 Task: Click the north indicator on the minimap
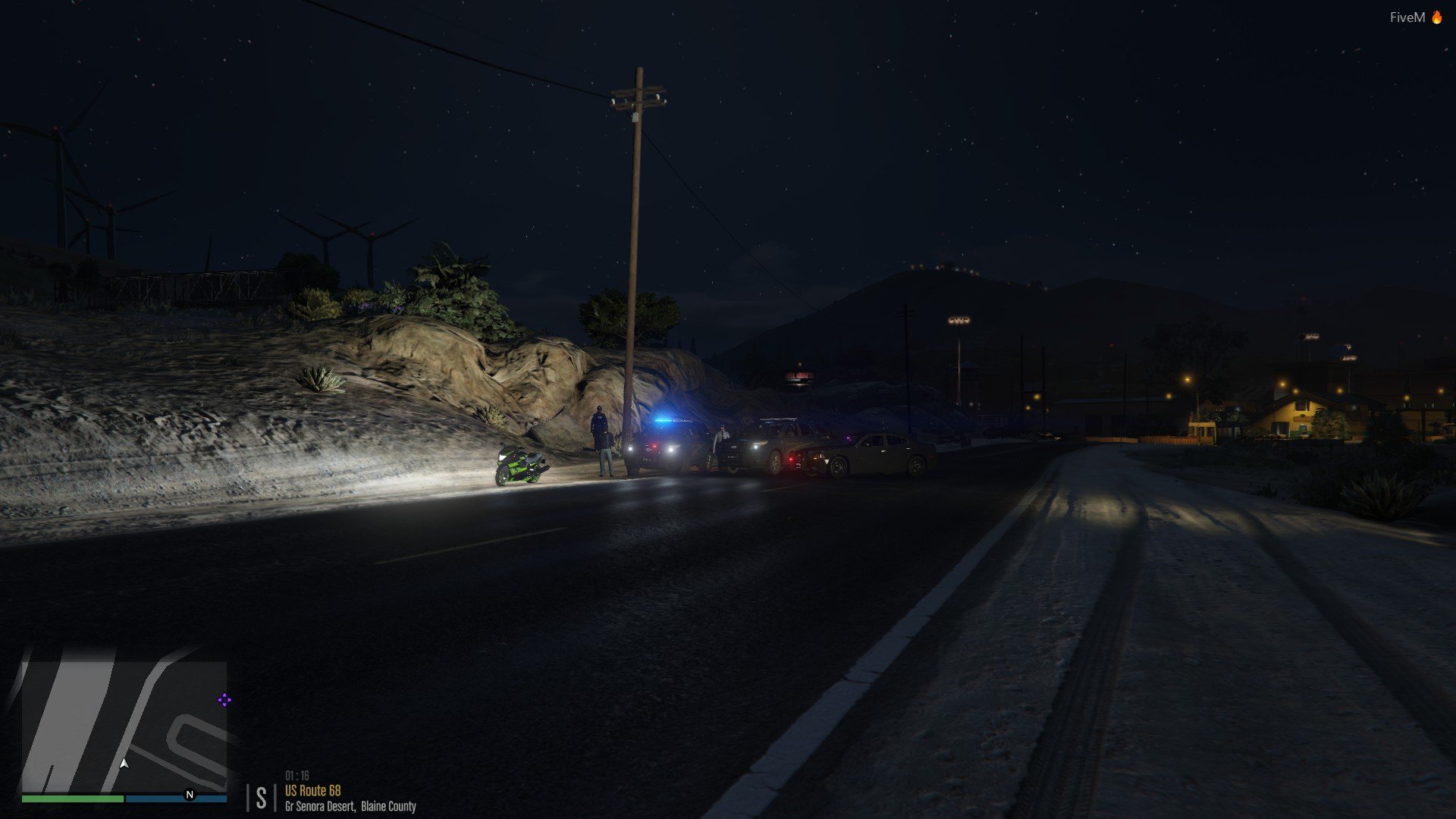point(190,795)
